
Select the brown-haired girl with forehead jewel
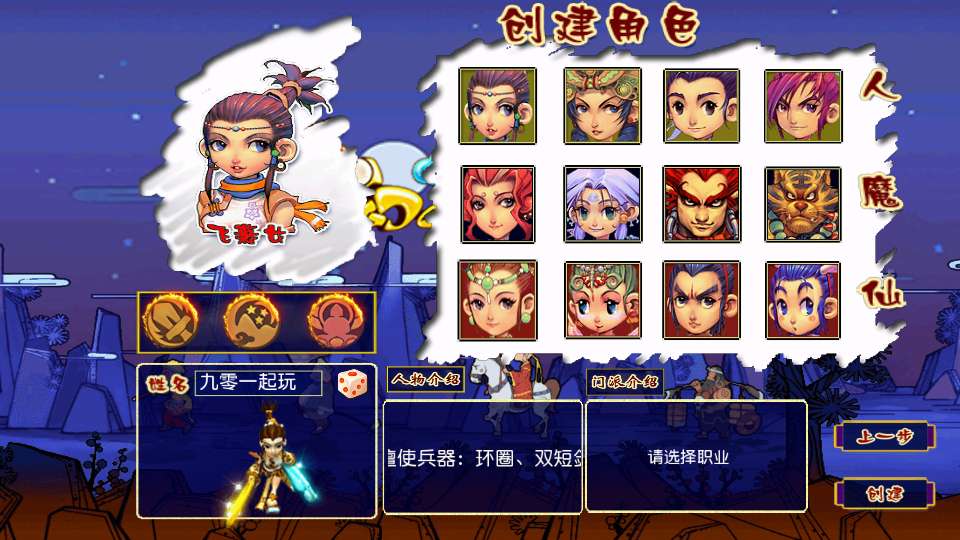coord(497,105)
